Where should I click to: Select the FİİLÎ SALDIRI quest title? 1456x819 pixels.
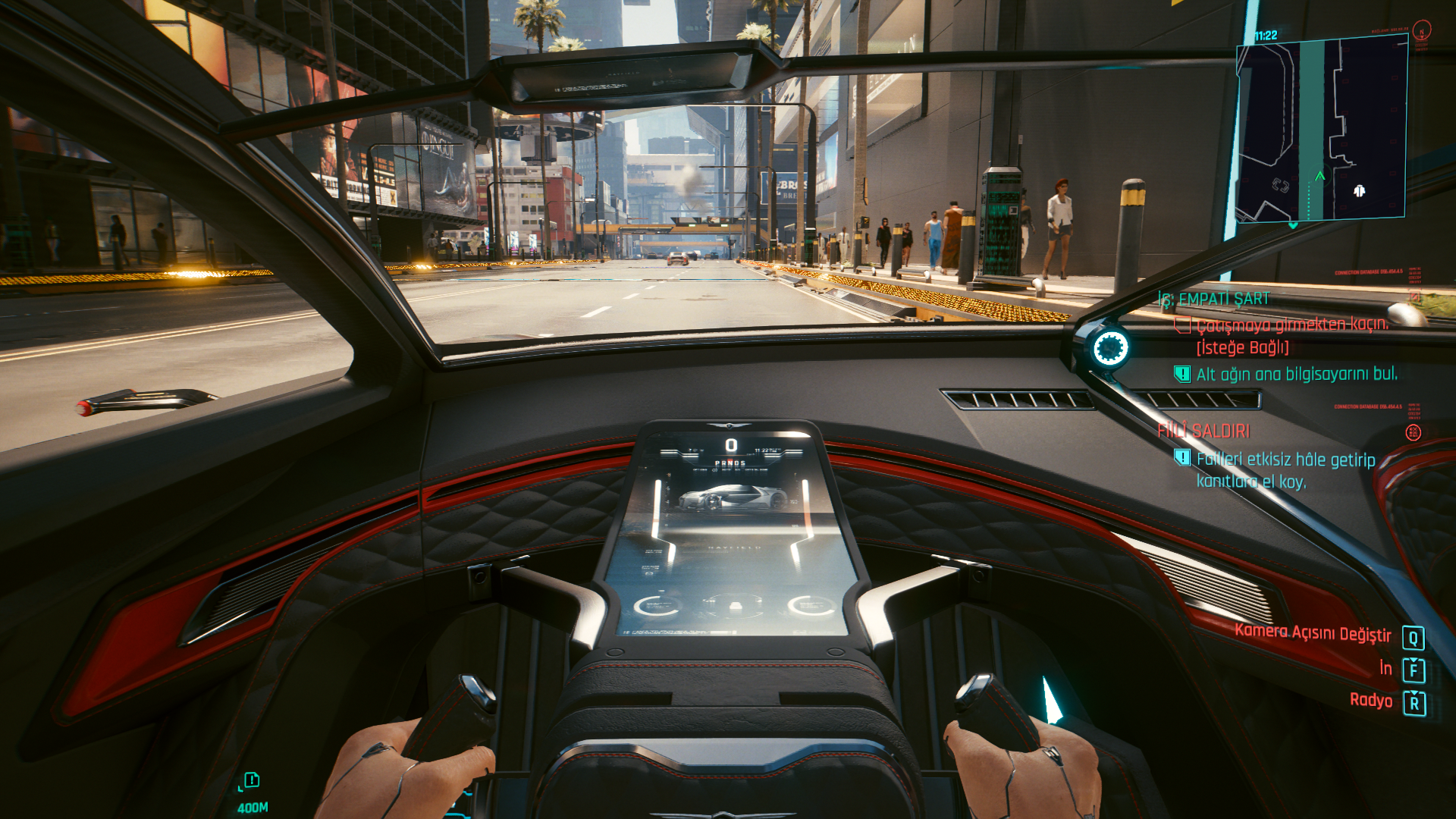pyautogui.click(x=1204, y=431)
